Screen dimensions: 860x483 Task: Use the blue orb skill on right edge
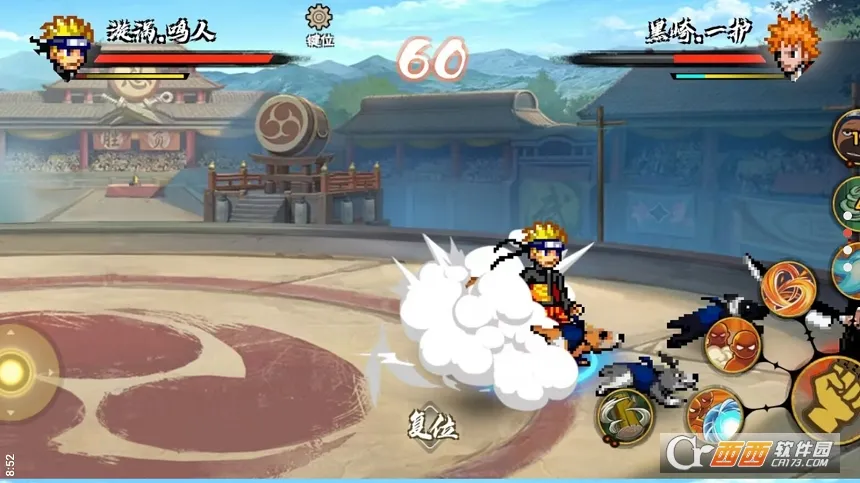click(x=848, y=270)
